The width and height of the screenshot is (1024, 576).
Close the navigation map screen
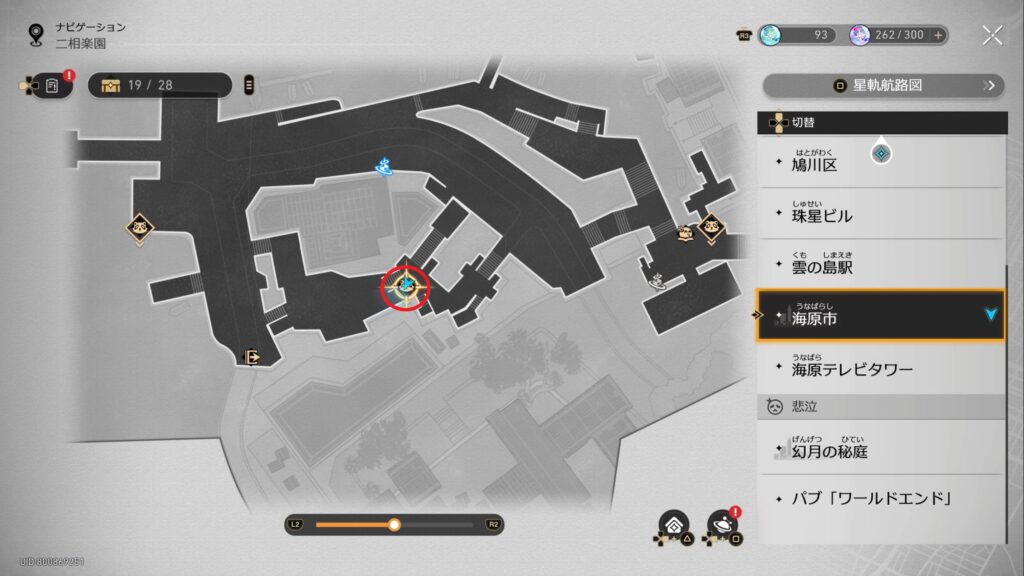[x=992, y=35]
